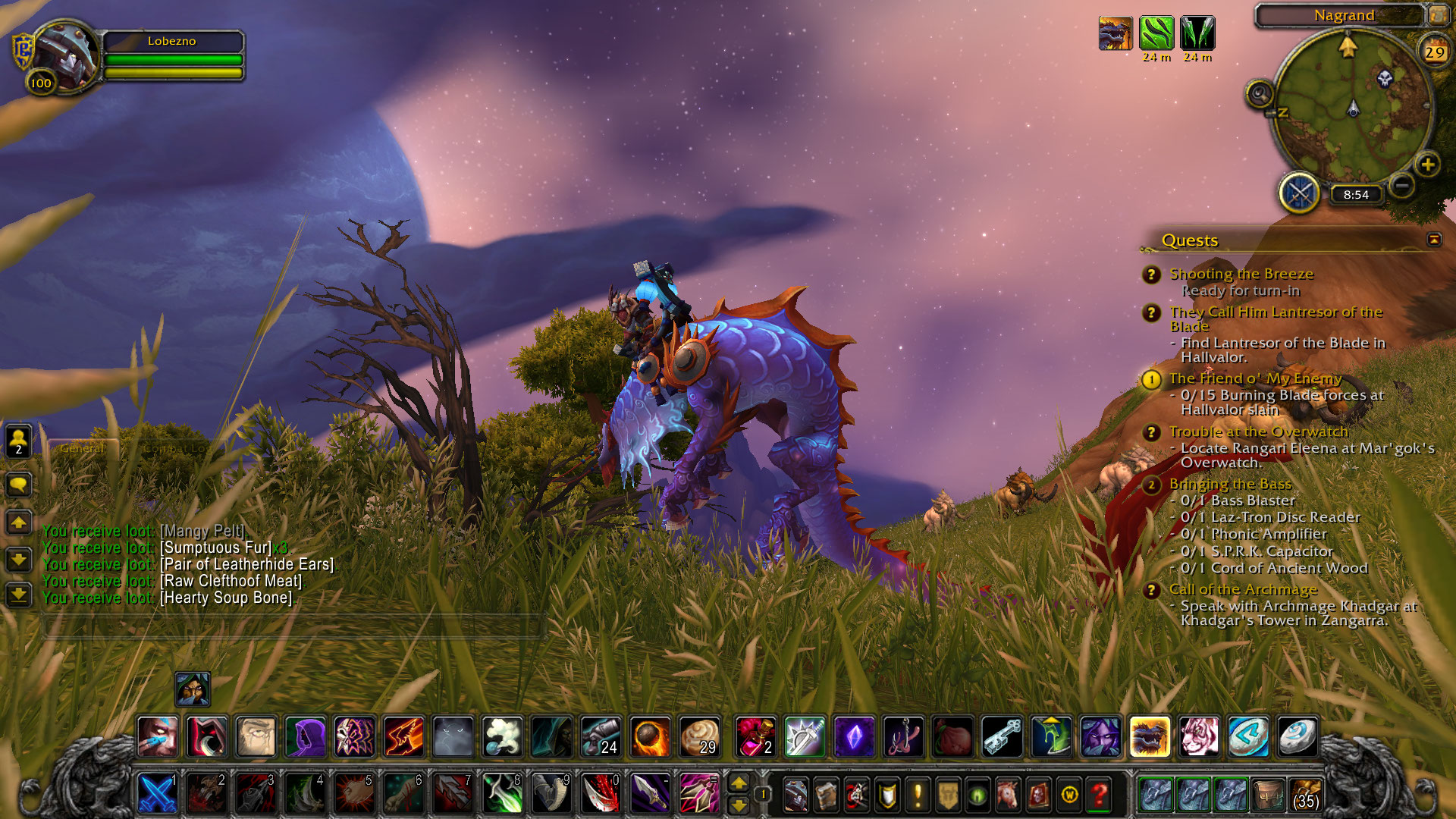Viewport: 1456px width, 819px height.
Task: Activate the crossed blue swords ability
Action: click(158, 793)
